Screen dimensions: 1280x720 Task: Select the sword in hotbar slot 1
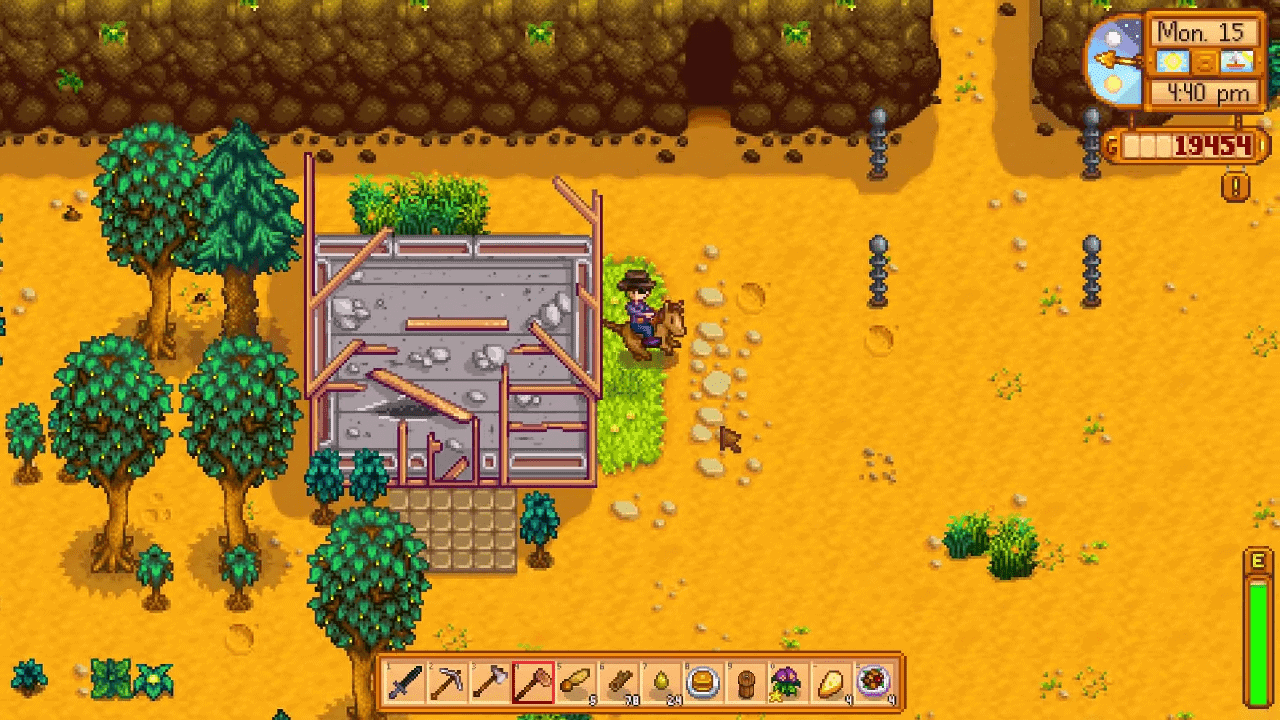tap(404, 685)
